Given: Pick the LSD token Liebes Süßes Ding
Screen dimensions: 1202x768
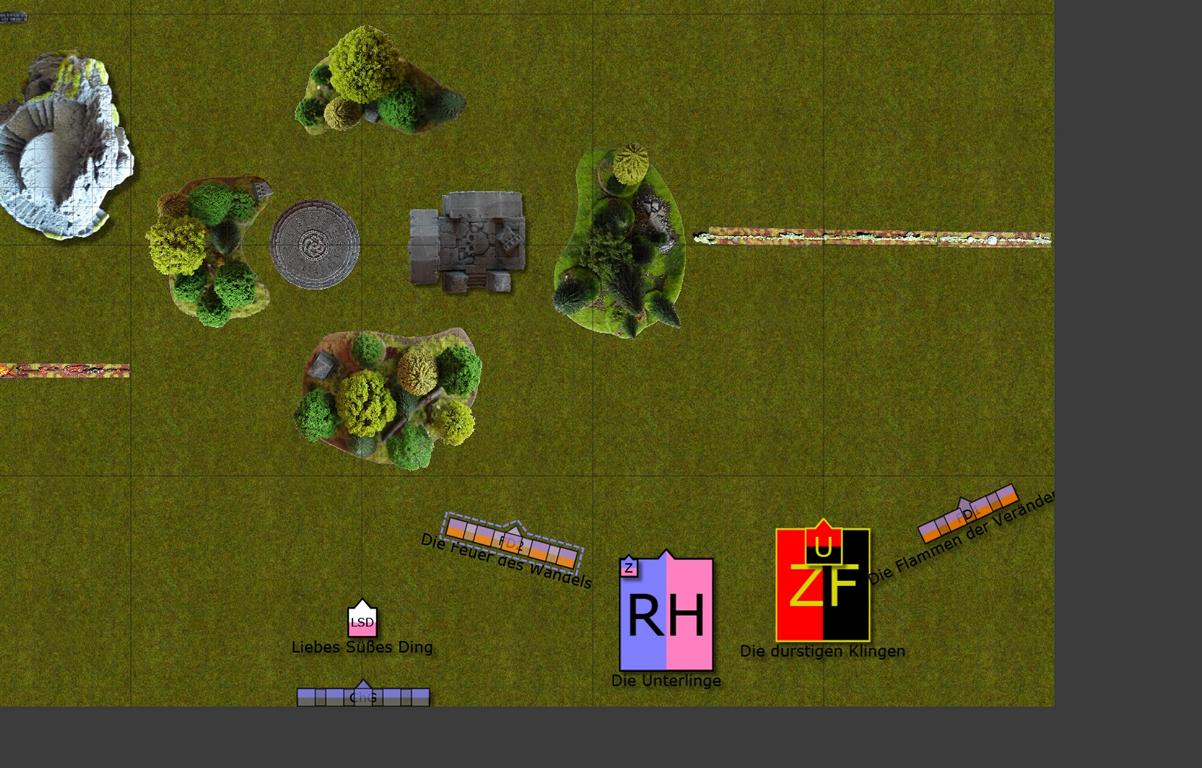Looking at the screenshot, I should pos(362,621).
